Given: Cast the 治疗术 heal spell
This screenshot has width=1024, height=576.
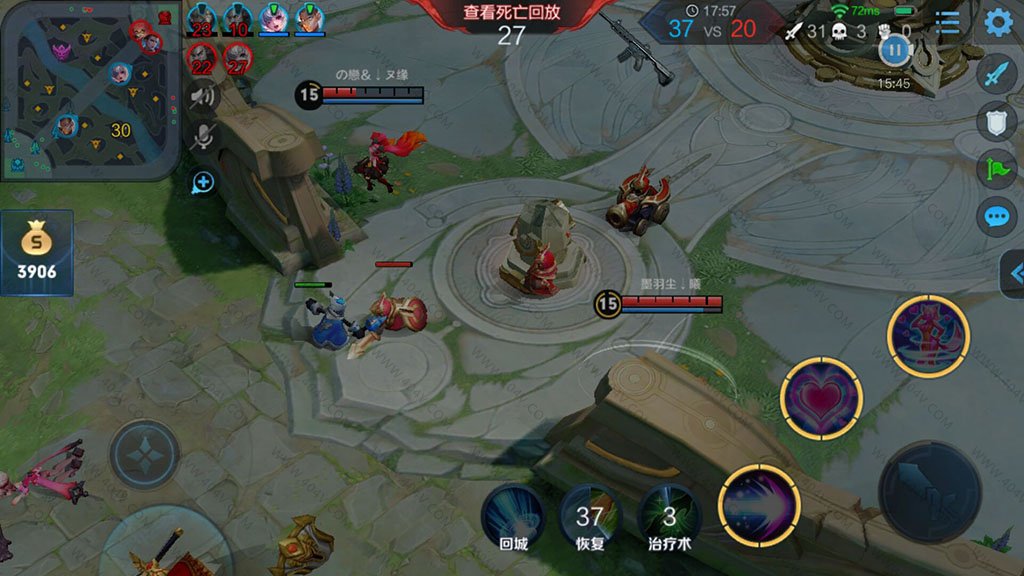Looking at the screenshot, I should tap(669, 517).
